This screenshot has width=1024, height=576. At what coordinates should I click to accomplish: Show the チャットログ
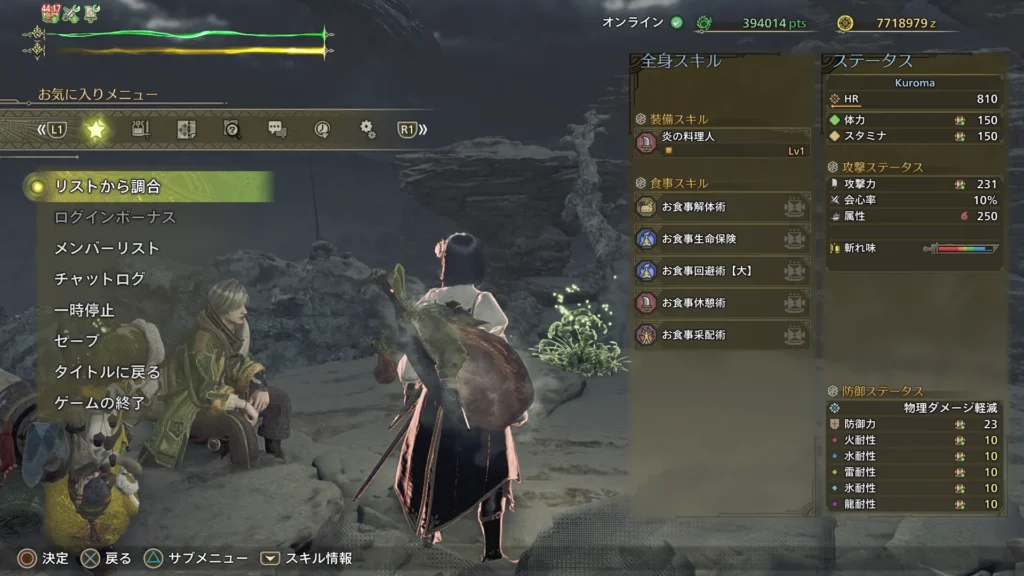tap(99, 279)
